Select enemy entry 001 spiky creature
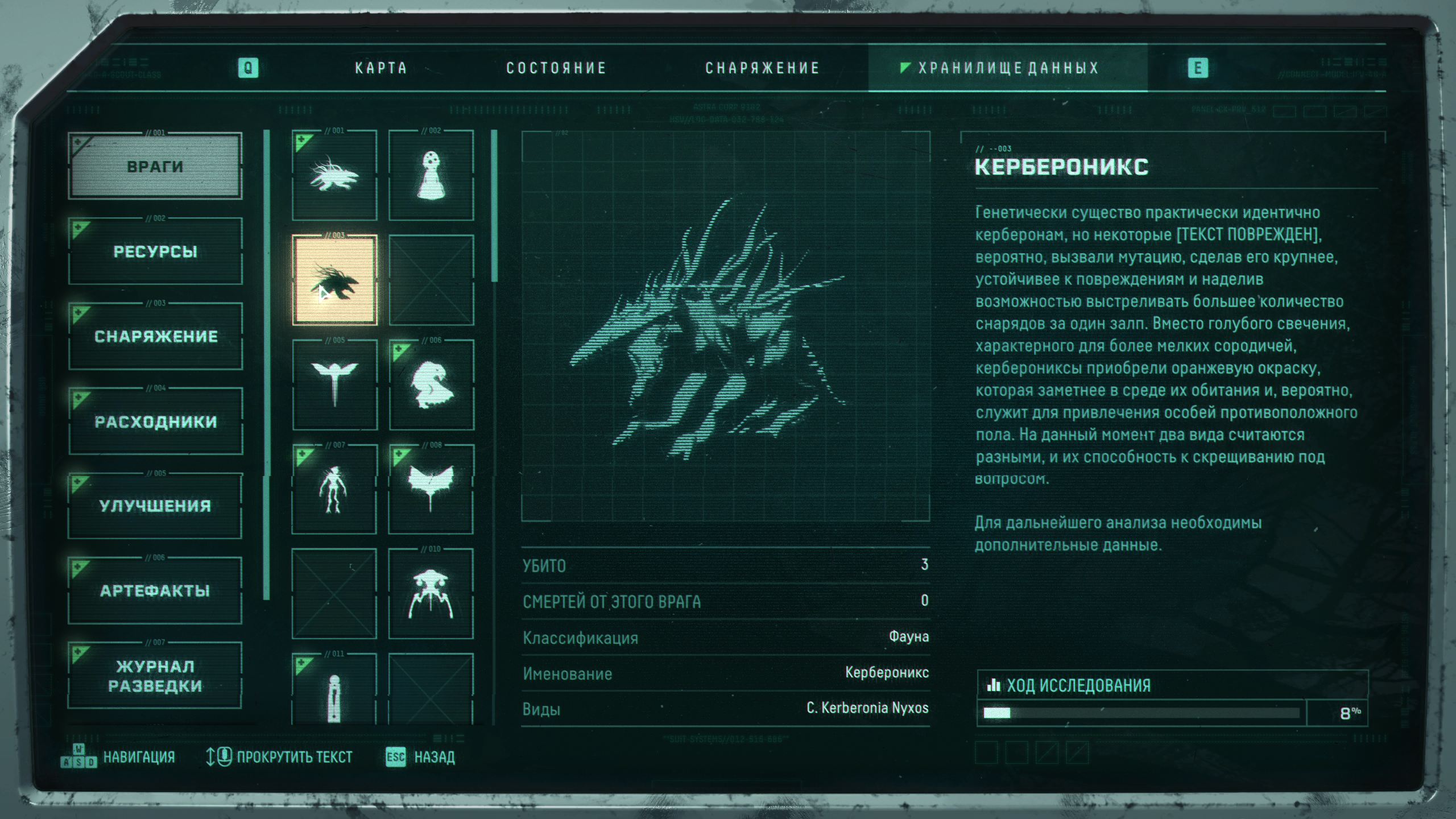Viewport: 1456px width, 819px height. 334,175
